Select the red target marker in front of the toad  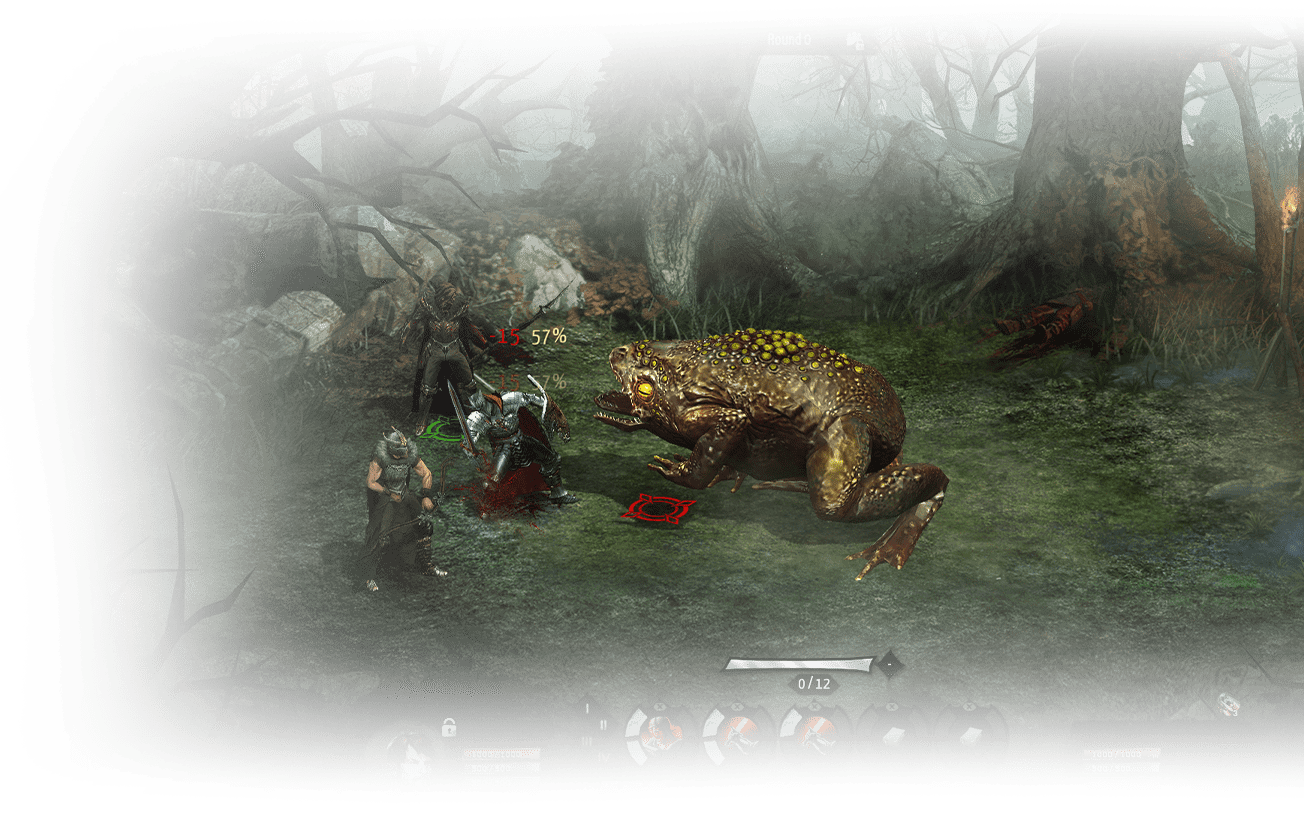point(657,506)
